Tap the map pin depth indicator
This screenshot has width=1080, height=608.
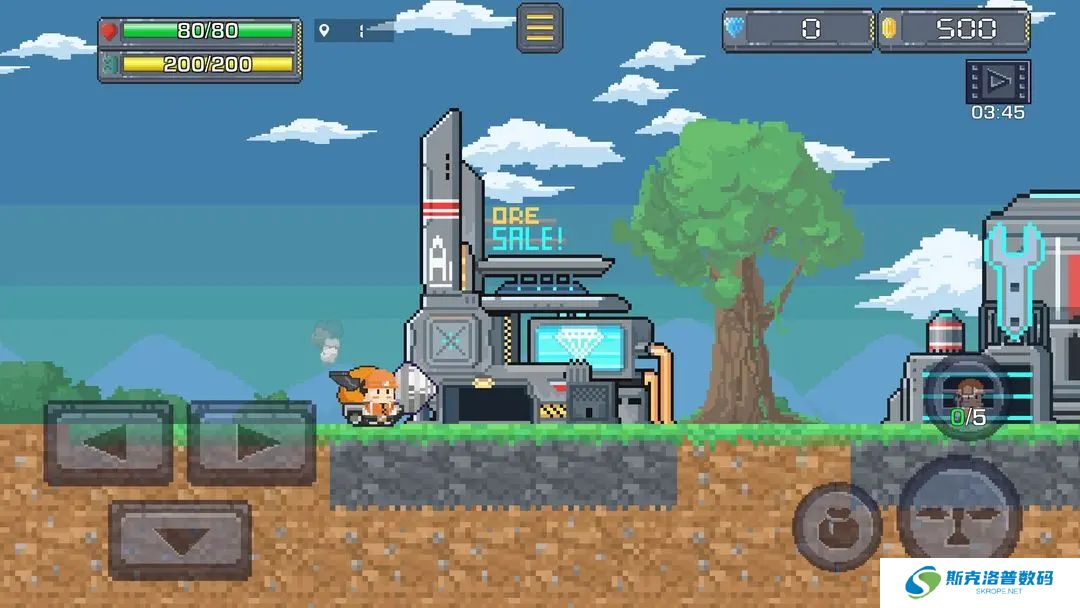point(354,31)
